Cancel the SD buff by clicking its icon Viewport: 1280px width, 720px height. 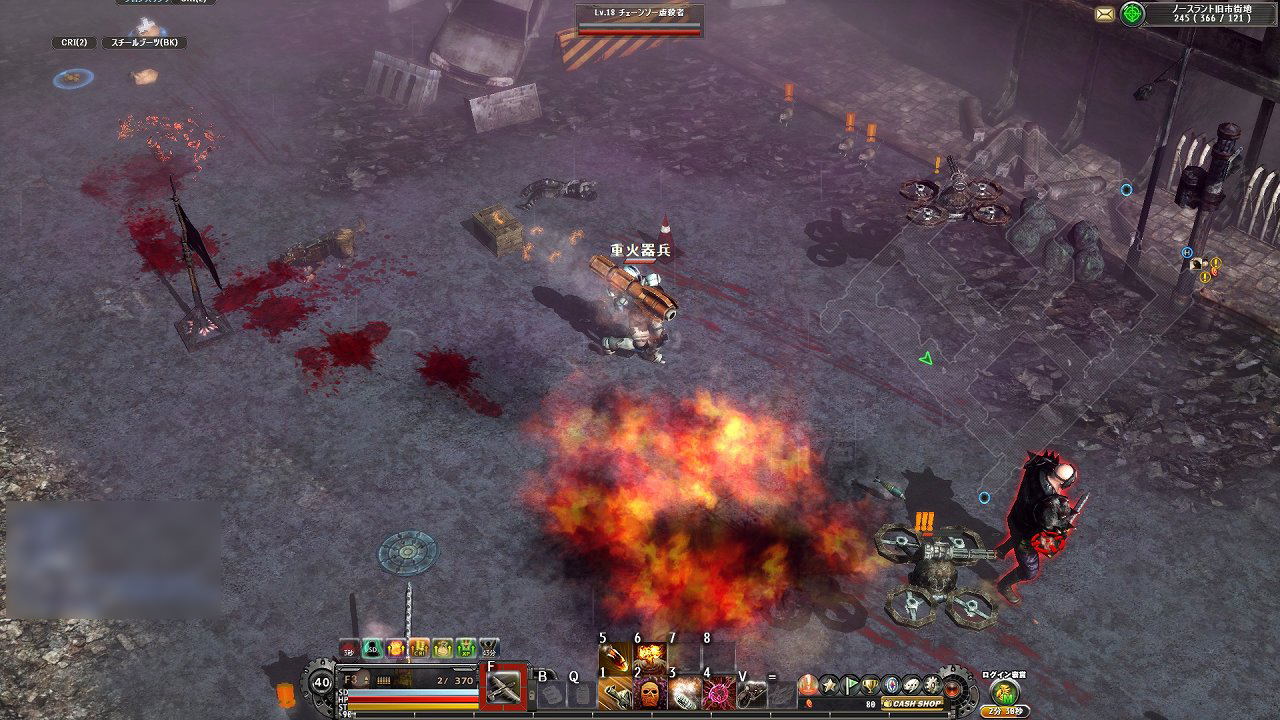point(370,649)
